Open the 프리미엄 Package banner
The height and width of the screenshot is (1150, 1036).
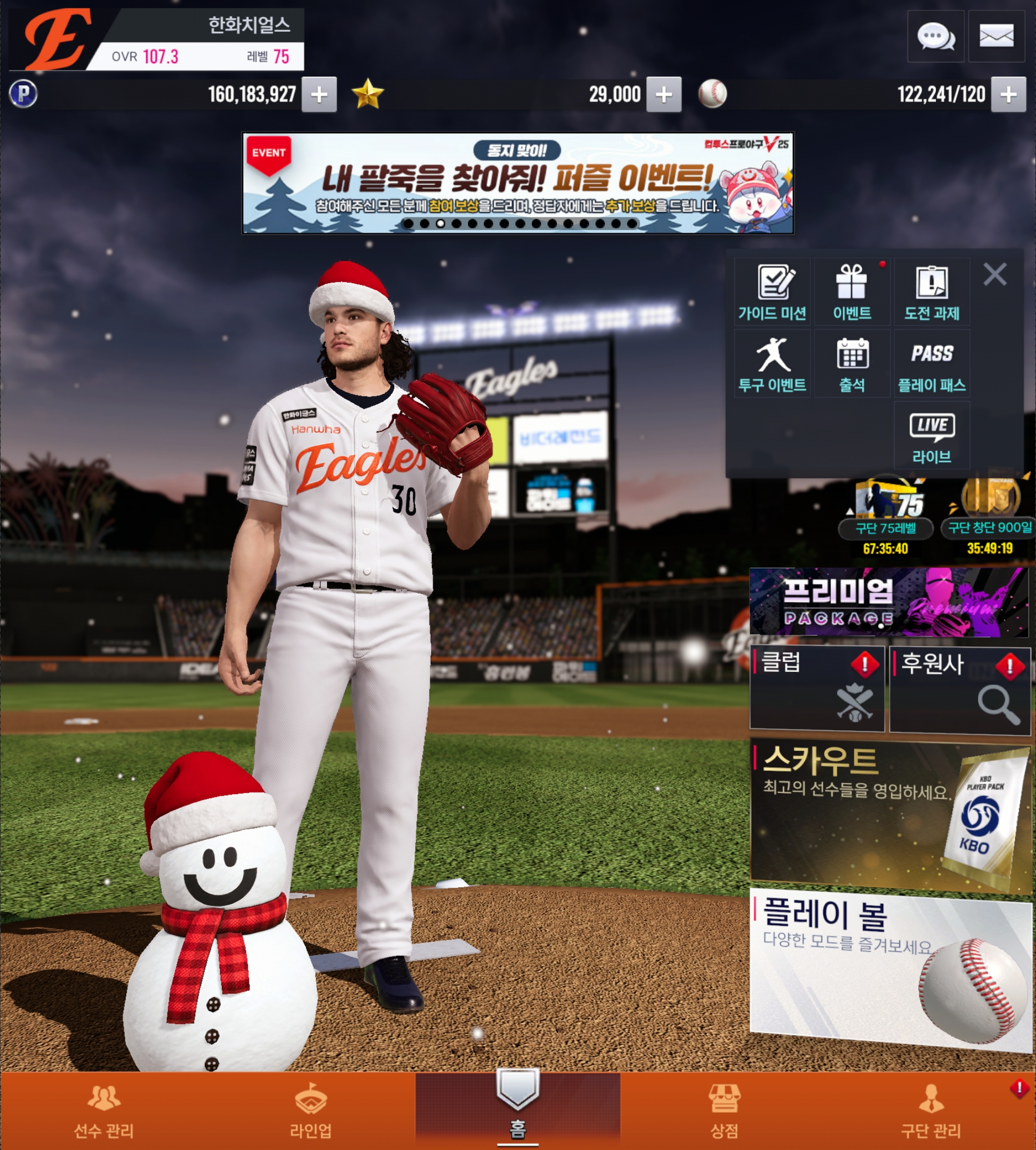888,602
